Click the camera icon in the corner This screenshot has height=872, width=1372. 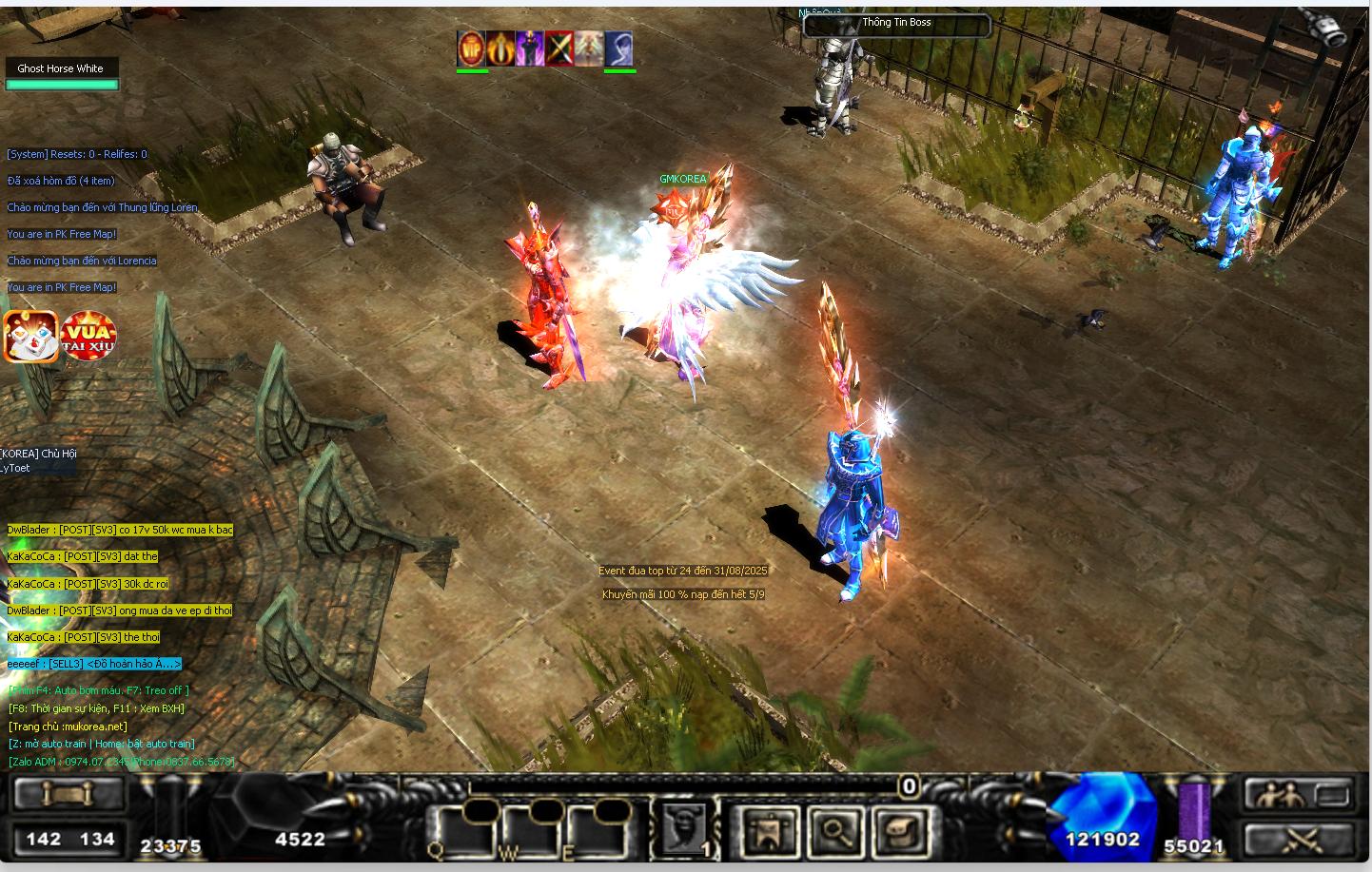click(x=1331, y=29)
